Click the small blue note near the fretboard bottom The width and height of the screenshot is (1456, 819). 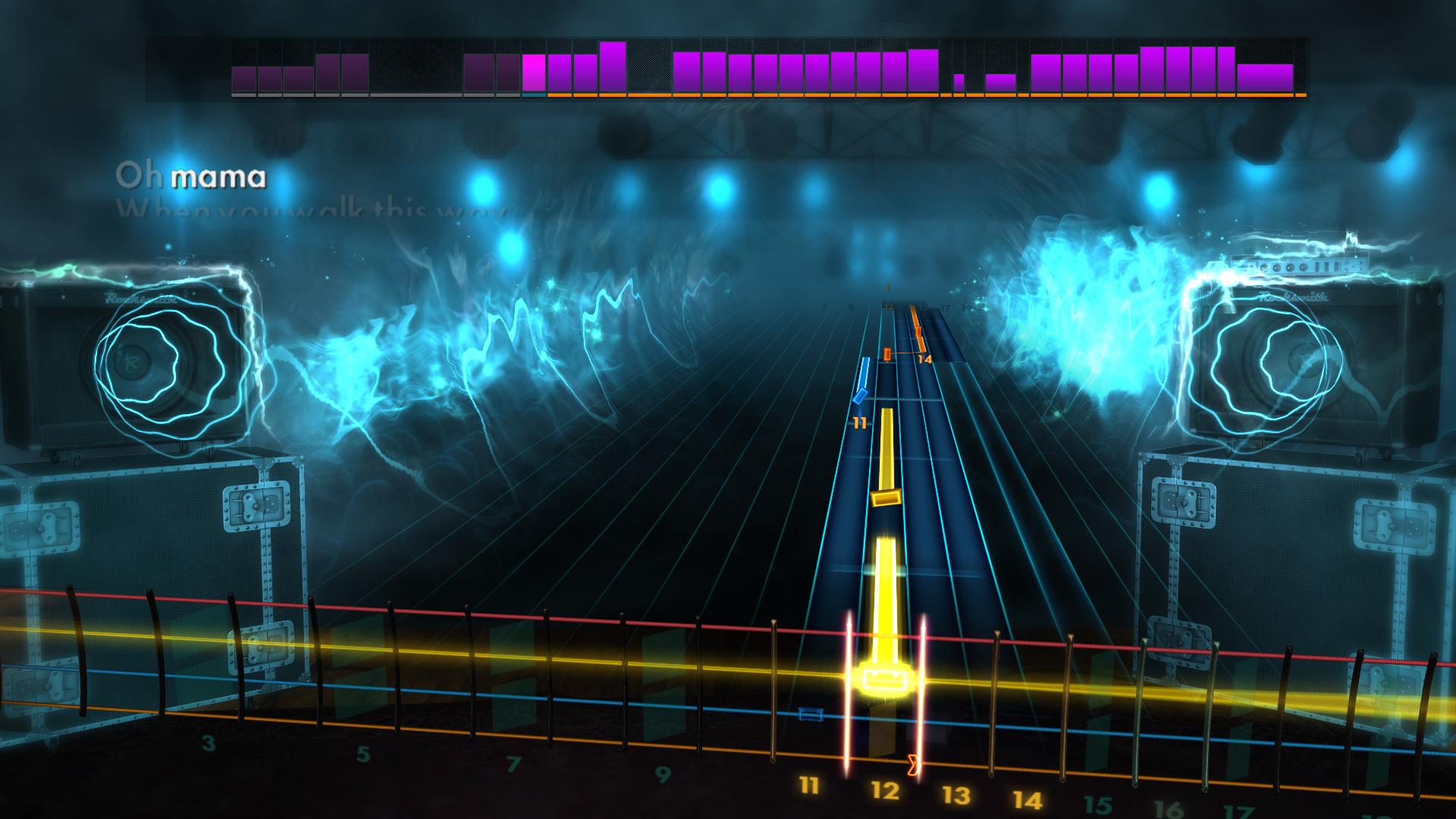811,713
